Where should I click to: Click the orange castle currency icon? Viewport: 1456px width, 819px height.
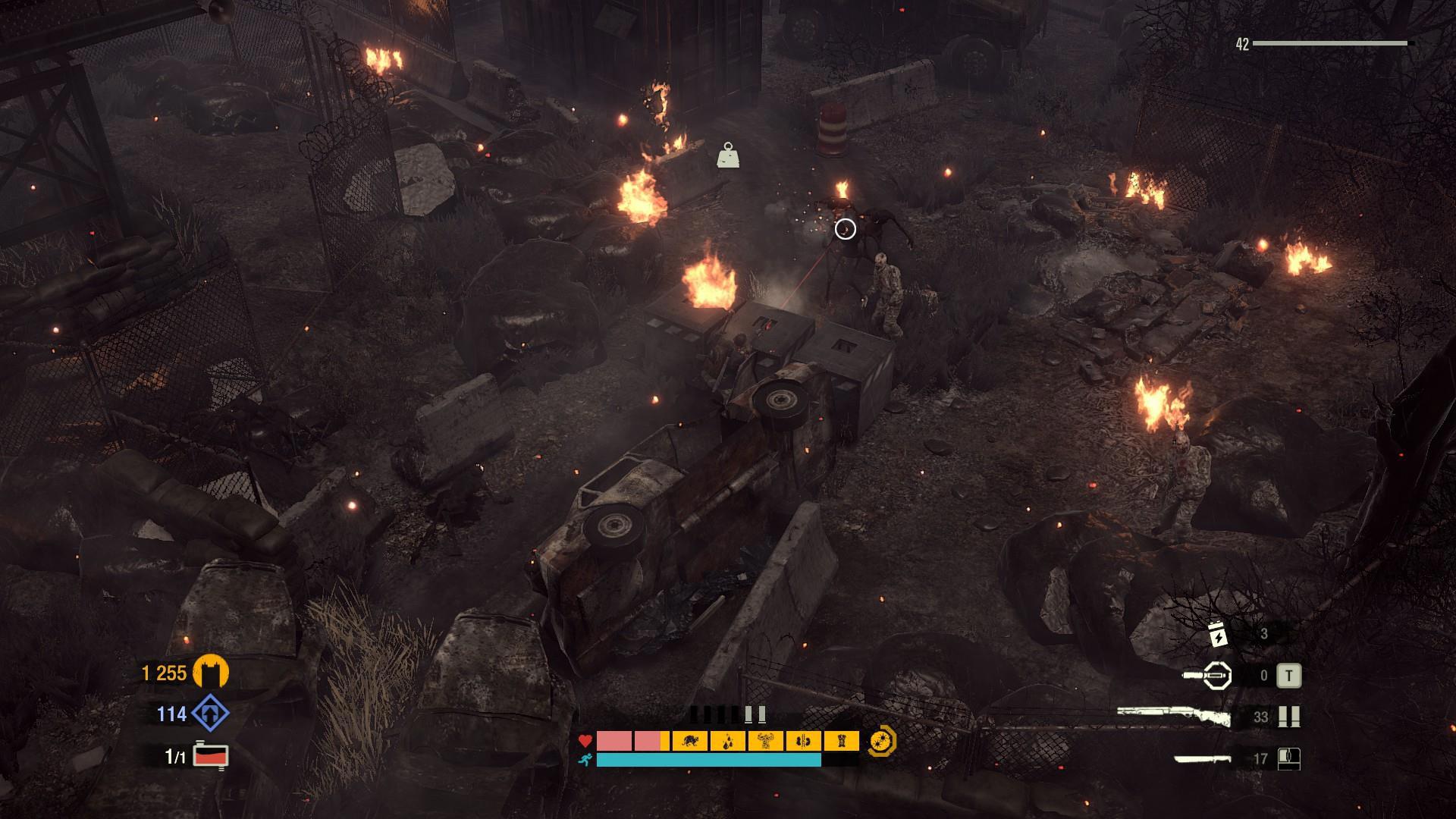pyautogui.click(x=211, y=673)
